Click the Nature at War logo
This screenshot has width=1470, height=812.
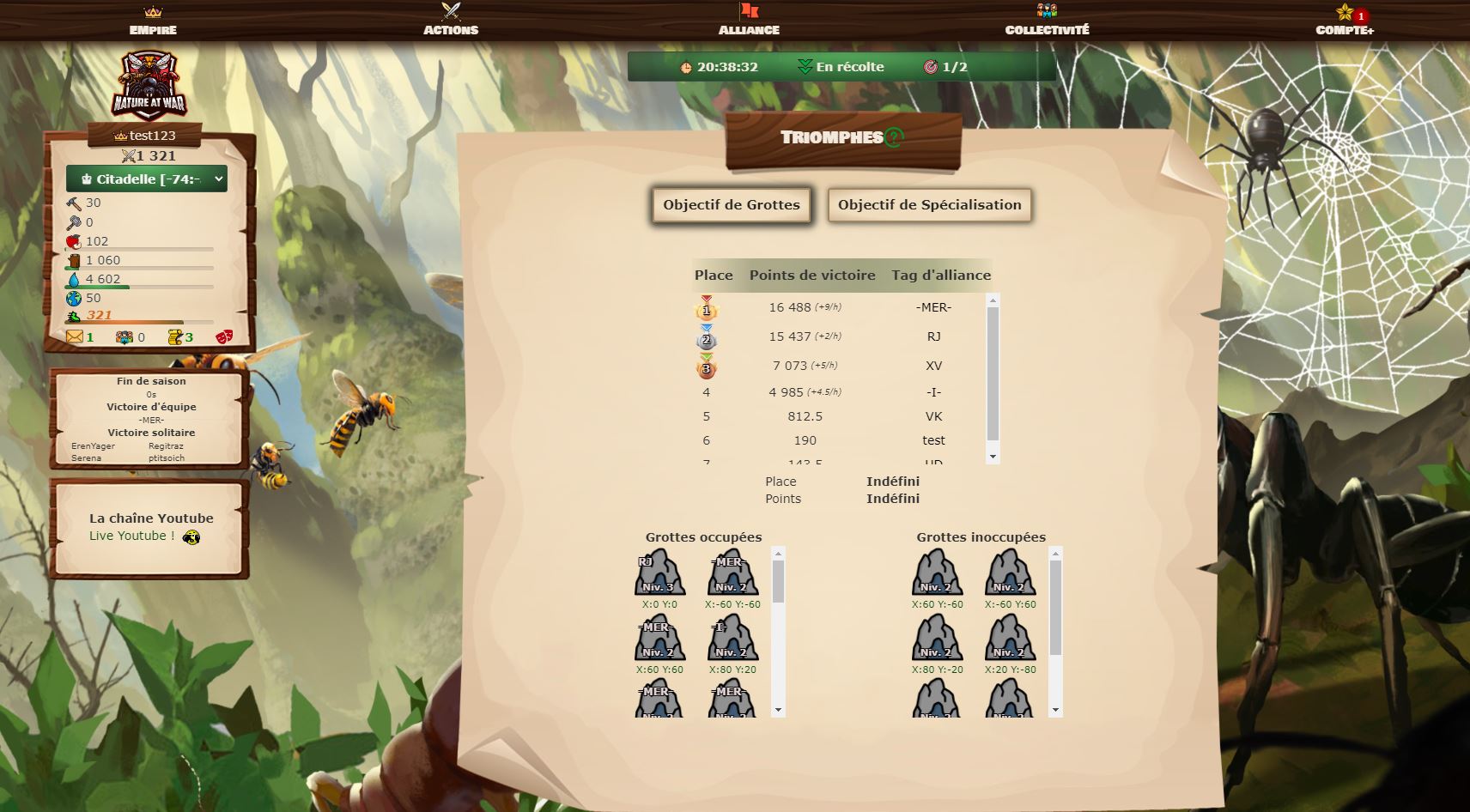pyautogui.click(x=149, y=85)
